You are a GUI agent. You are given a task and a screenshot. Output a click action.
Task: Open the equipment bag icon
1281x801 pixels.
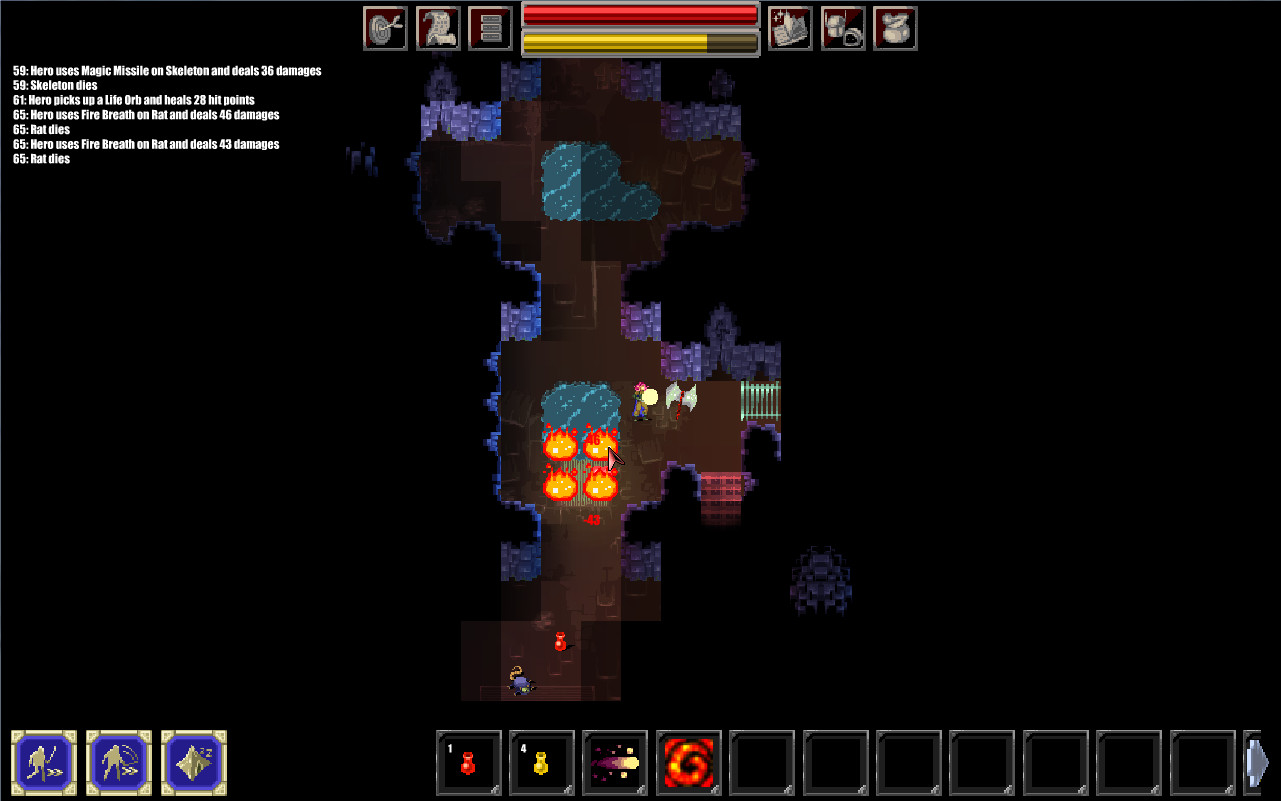(841, 27)
